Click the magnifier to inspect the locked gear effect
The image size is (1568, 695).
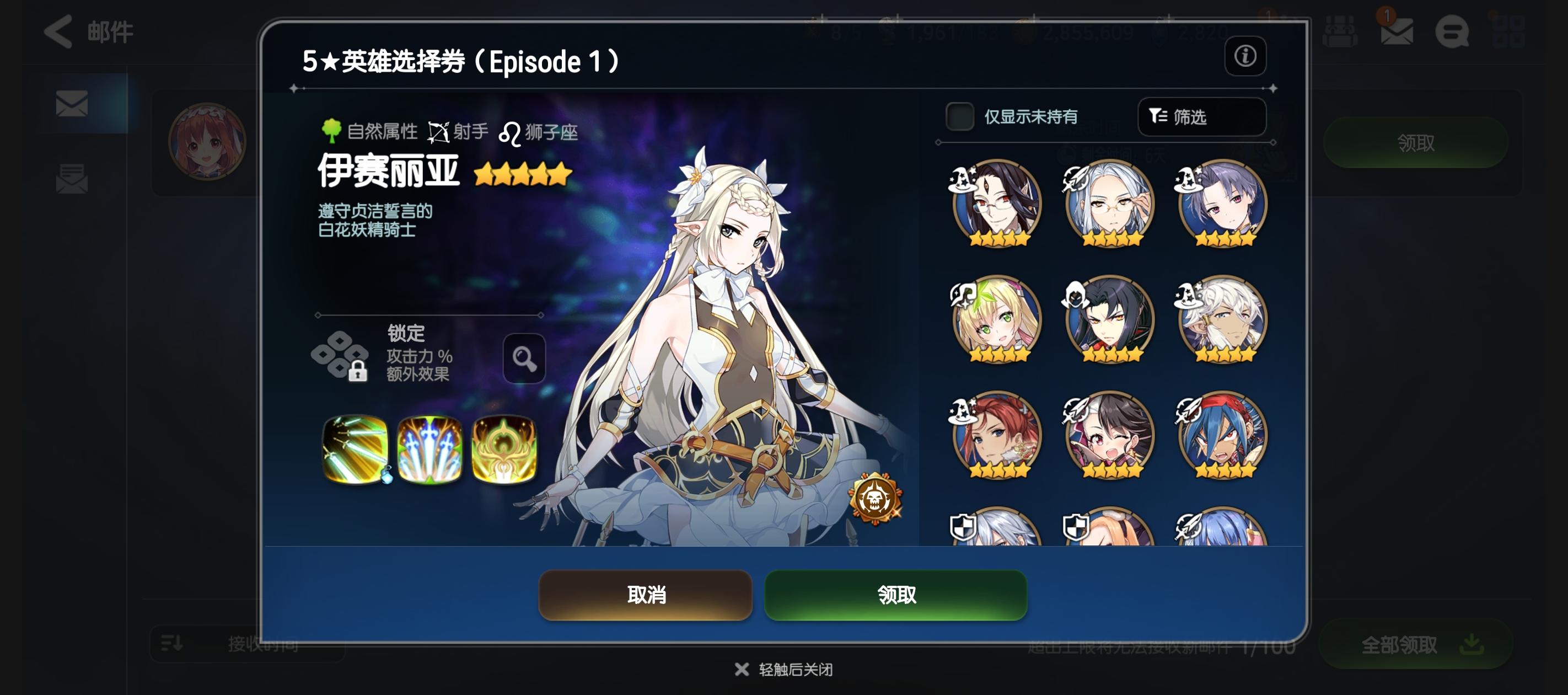(x=524, y=359)
